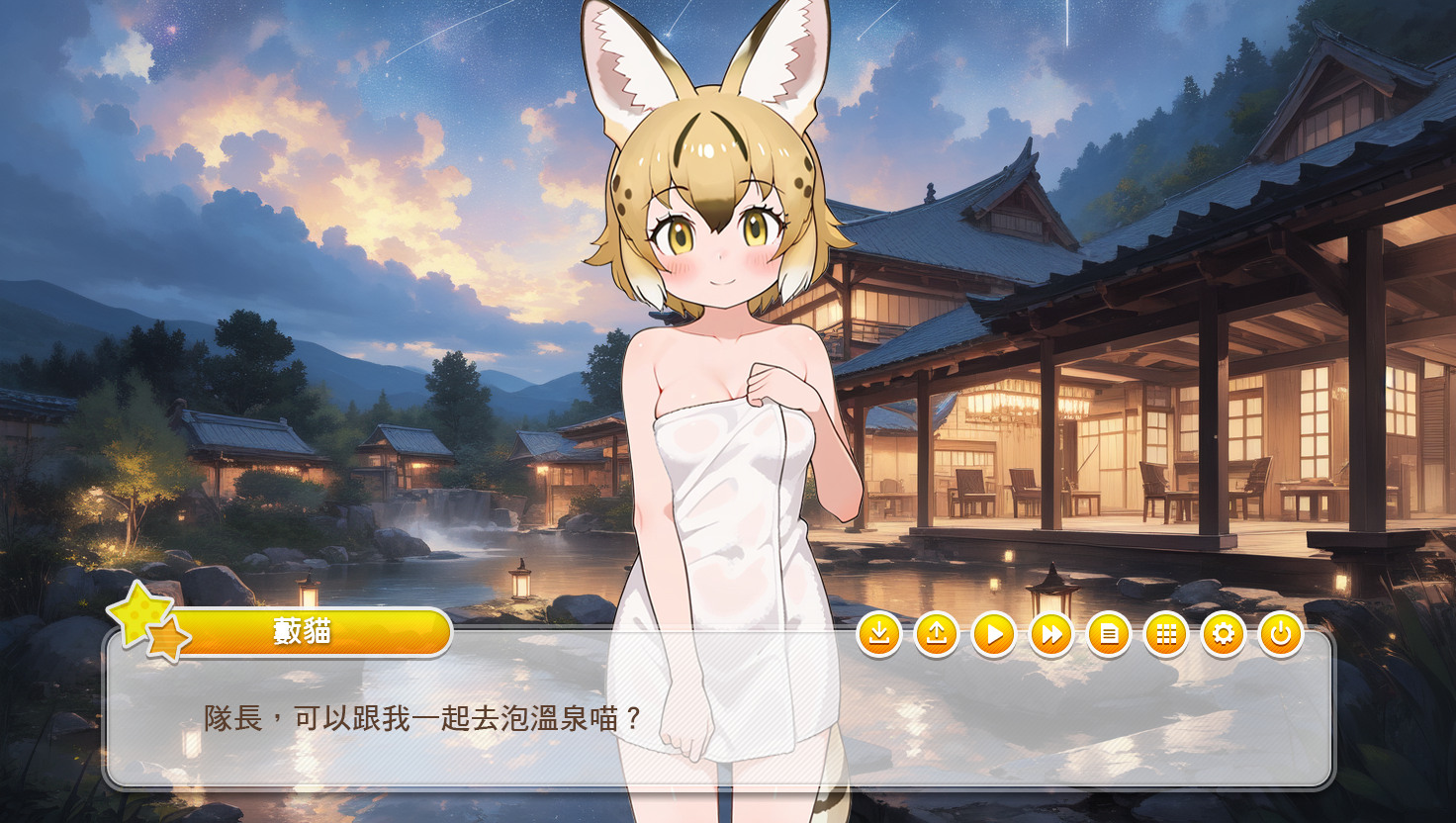Open the gallery grid icon
1456x823 pixels.
point(1165,634)
